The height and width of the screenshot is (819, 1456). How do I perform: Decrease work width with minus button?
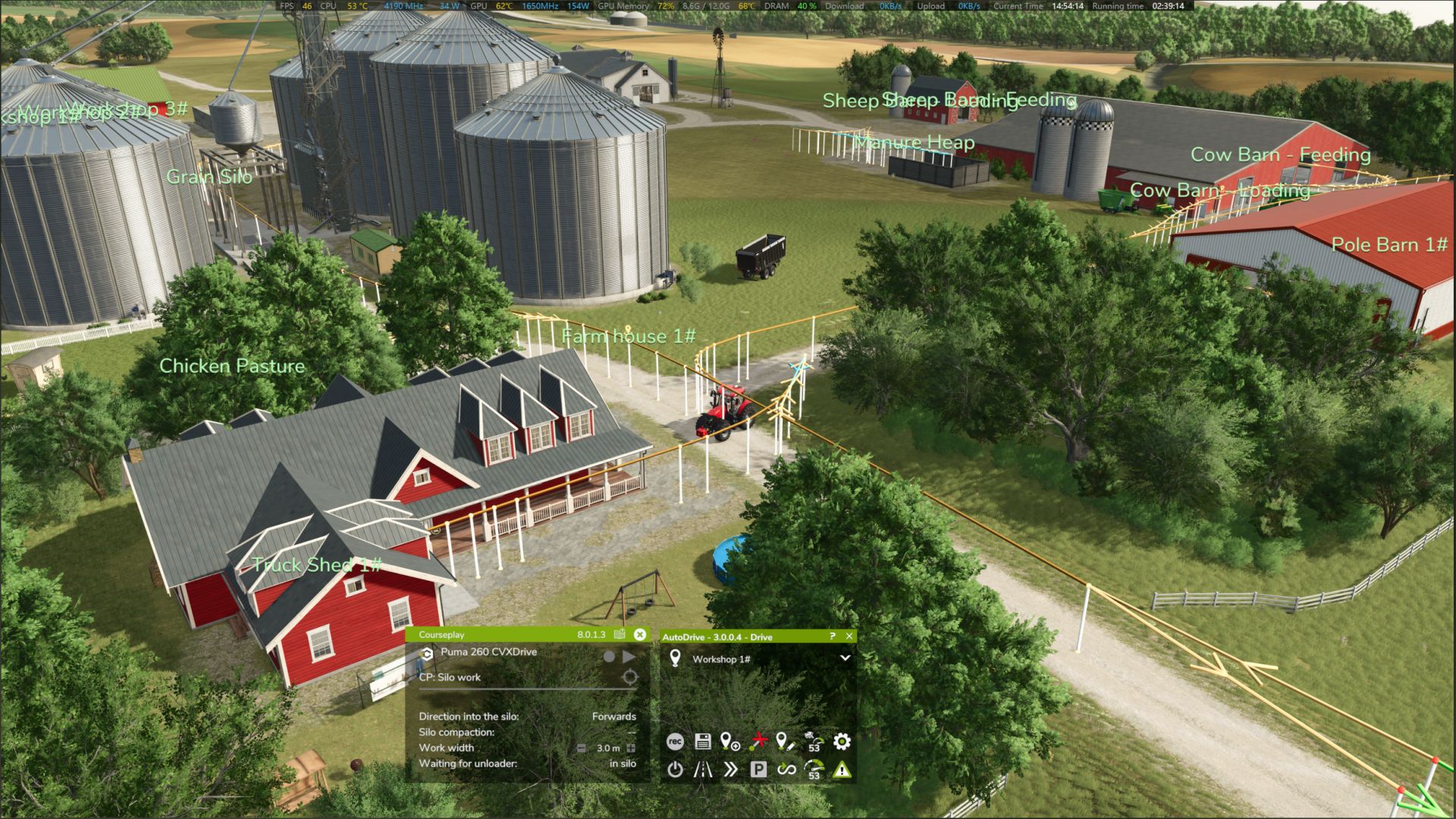(582, 748)
